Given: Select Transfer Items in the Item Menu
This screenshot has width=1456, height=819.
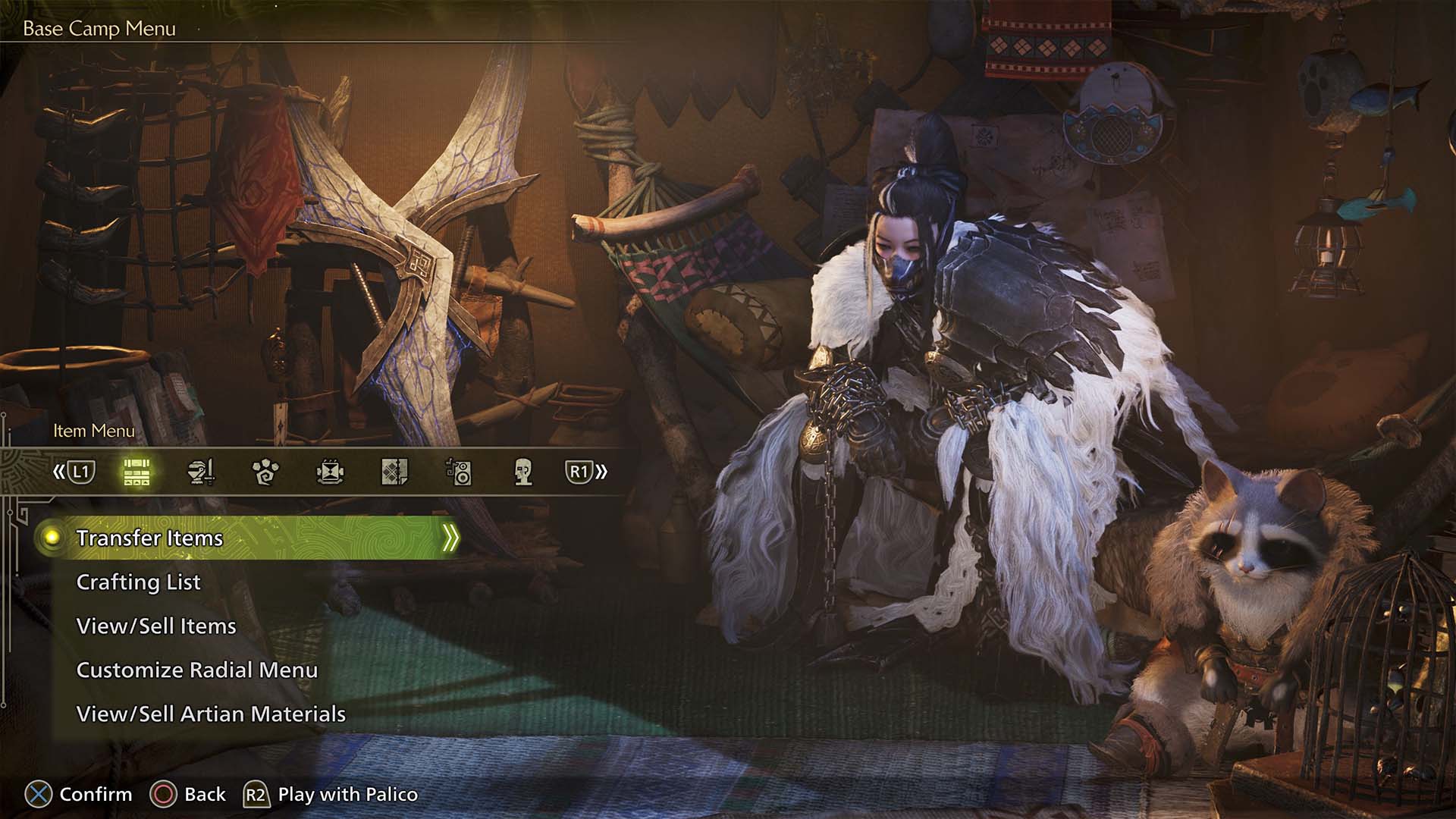Looking at the screenshot, I should point(149,538).
